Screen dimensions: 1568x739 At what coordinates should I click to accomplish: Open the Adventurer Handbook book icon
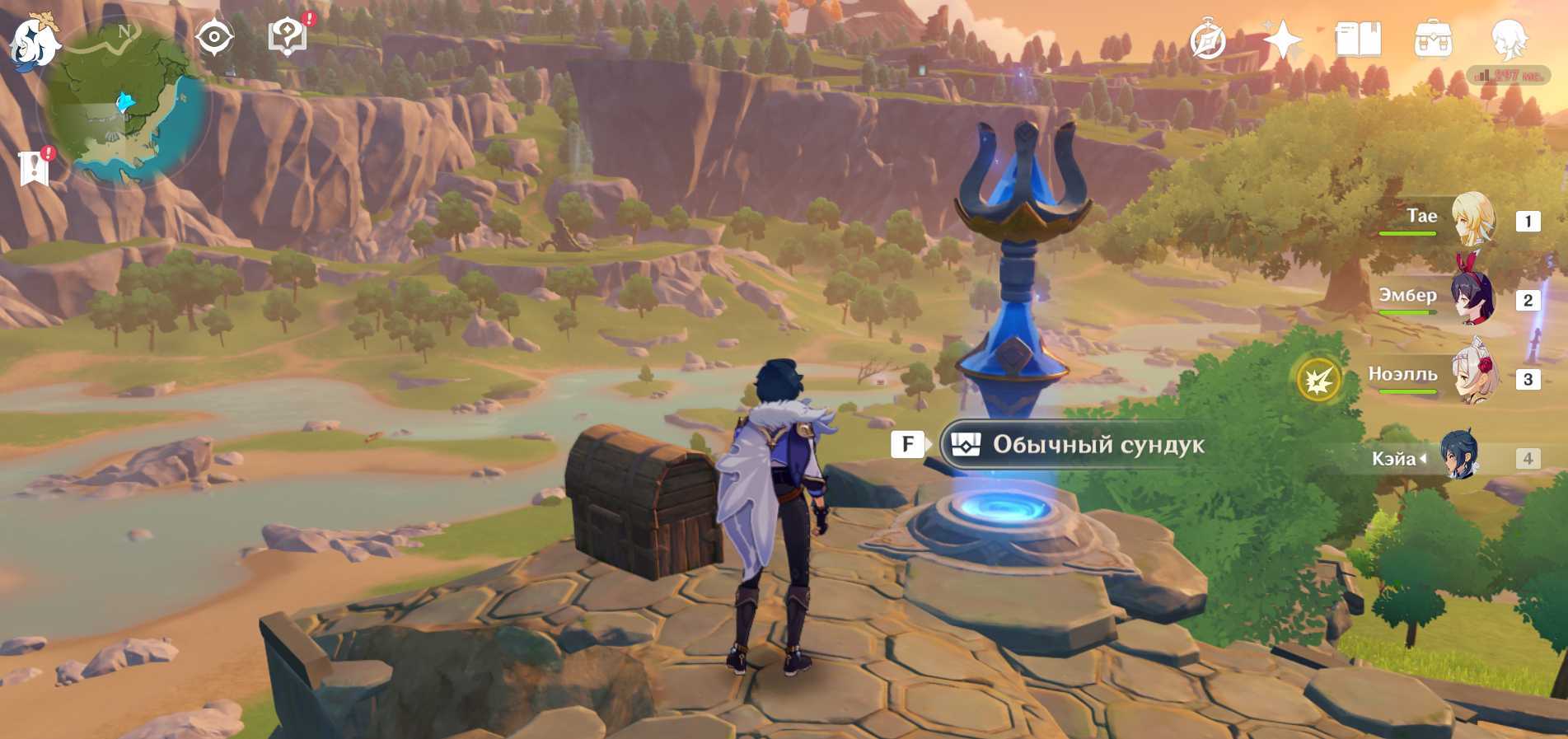[1357, 40]
